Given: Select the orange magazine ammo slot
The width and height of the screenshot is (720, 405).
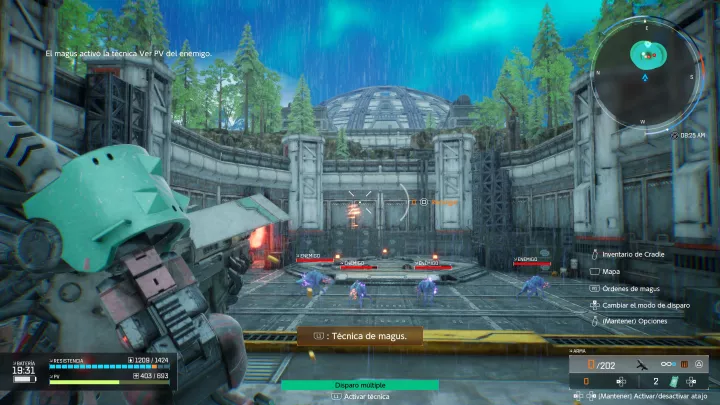Looking at the screenshot, I should tap(586, 381).
